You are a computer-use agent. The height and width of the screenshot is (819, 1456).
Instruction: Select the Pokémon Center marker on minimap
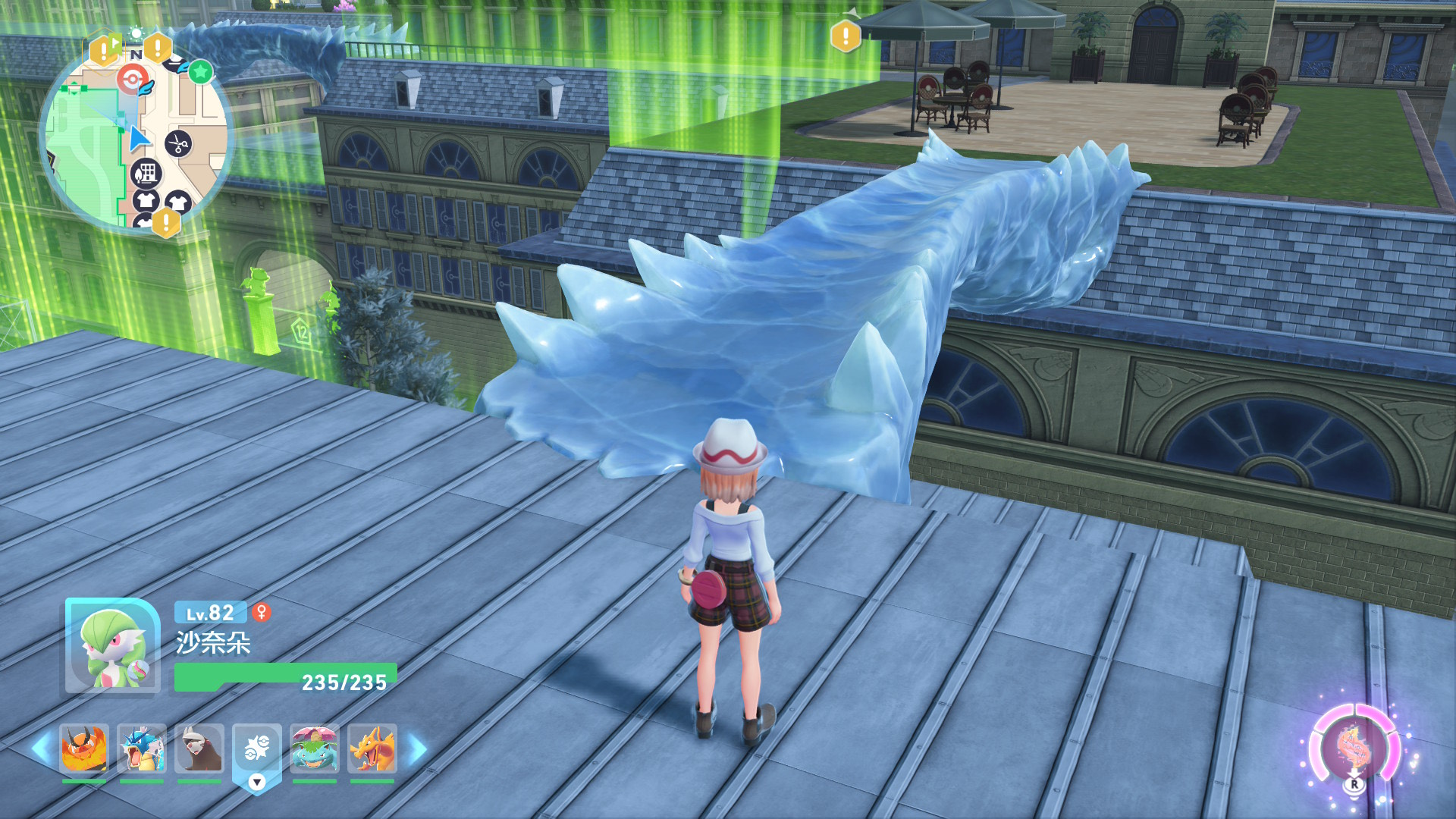click(132, 79)
